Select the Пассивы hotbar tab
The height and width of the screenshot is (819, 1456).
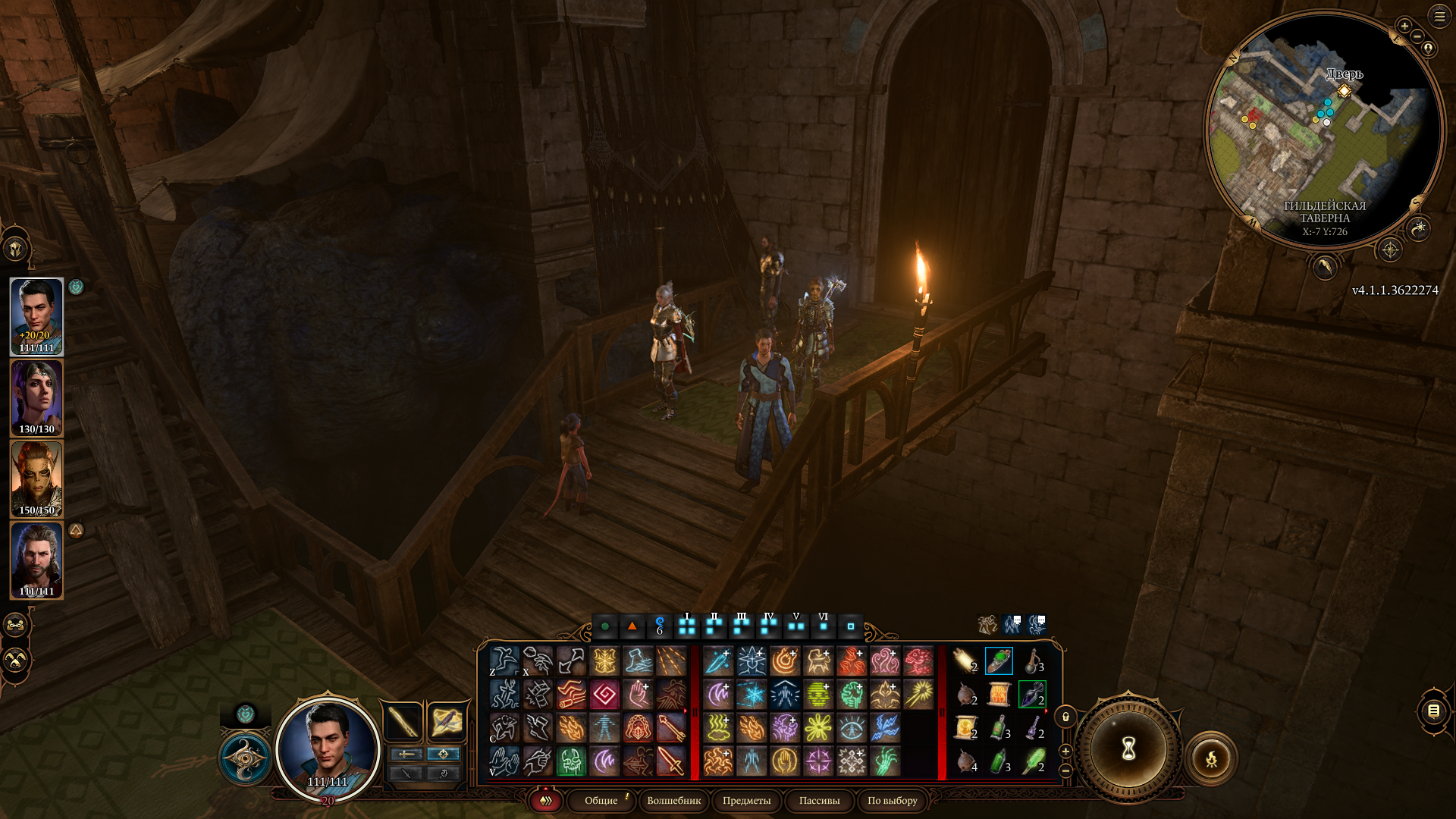point(819,801)
